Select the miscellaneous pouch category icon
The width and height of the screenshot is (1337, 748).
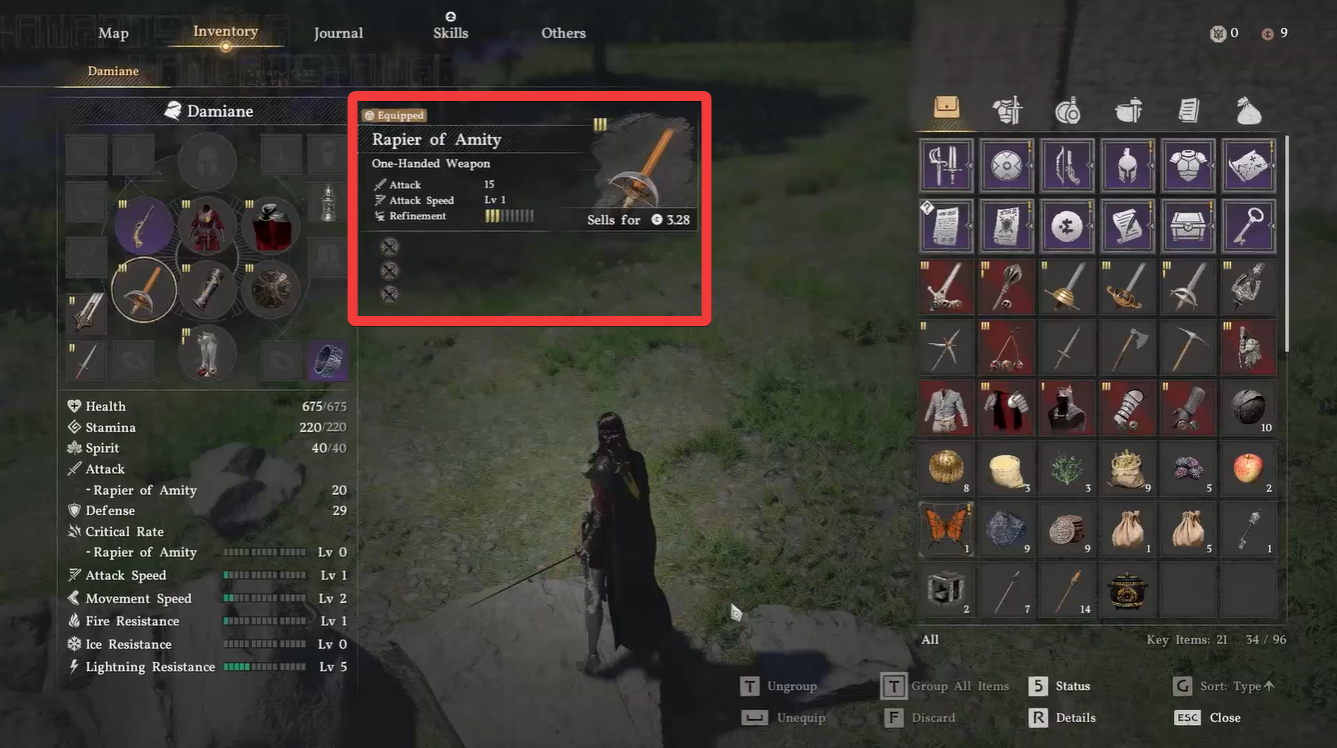point(1248,112)
